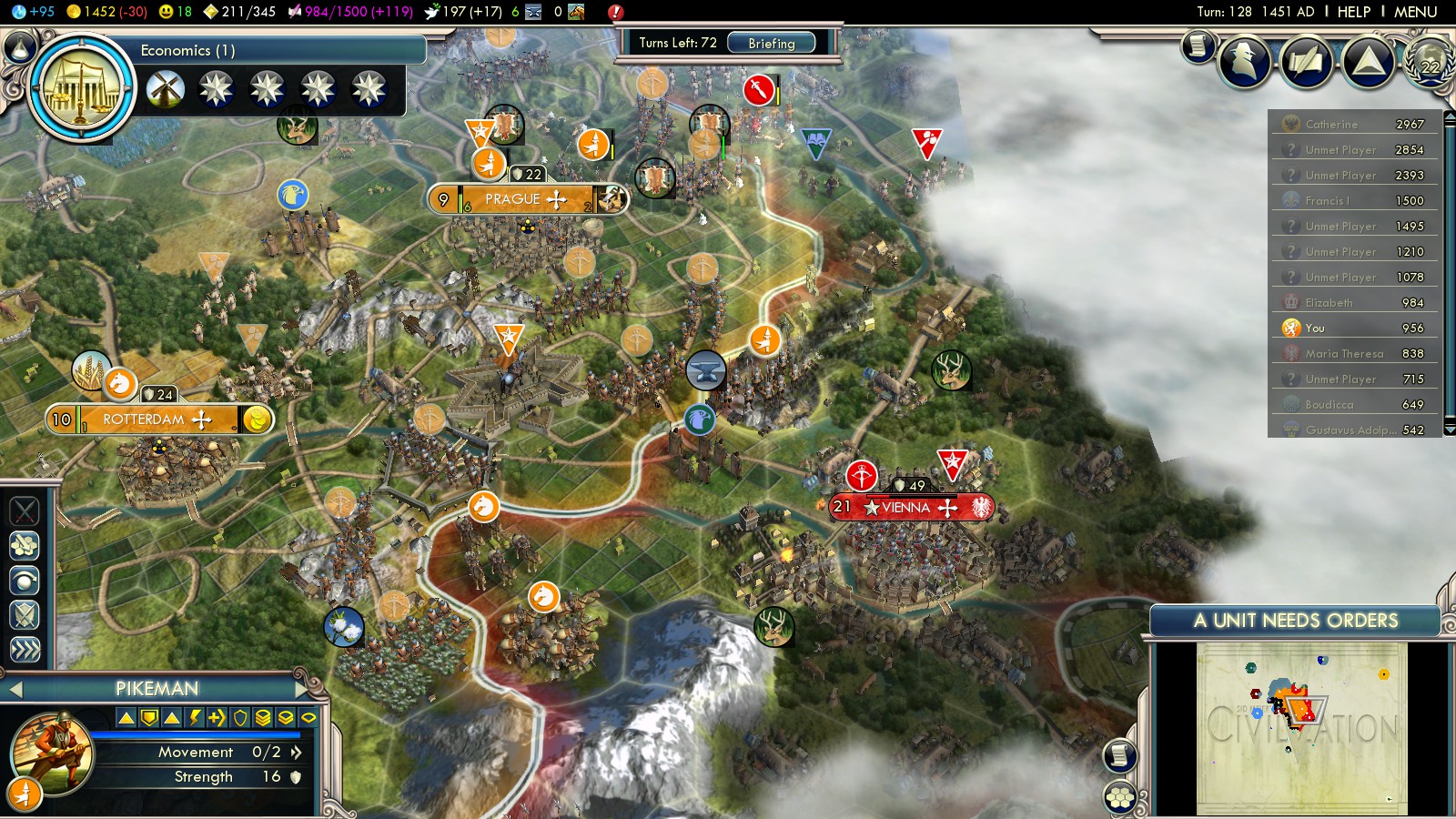Viewport: 1456px width, 819px height.
Task: Open the World Congress globe button
Action: 1431,62
